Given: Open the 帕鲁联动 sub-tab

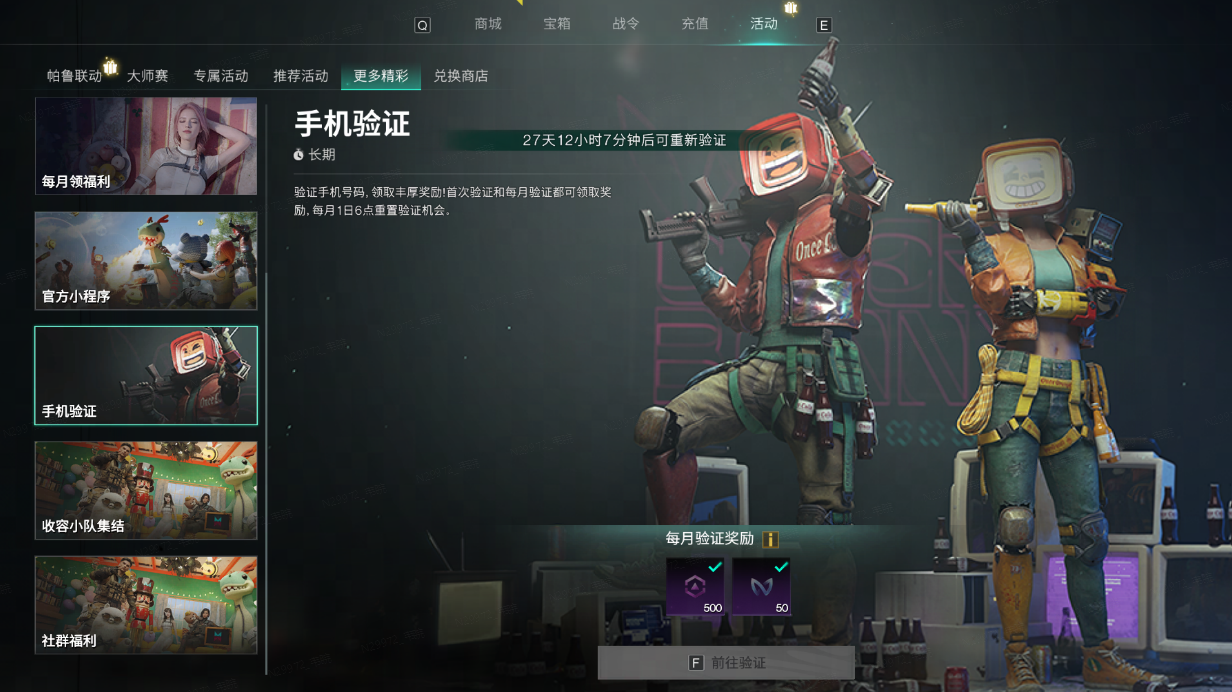Looking at the screenshot, I should pyautogui.click(x=74, y=76).
